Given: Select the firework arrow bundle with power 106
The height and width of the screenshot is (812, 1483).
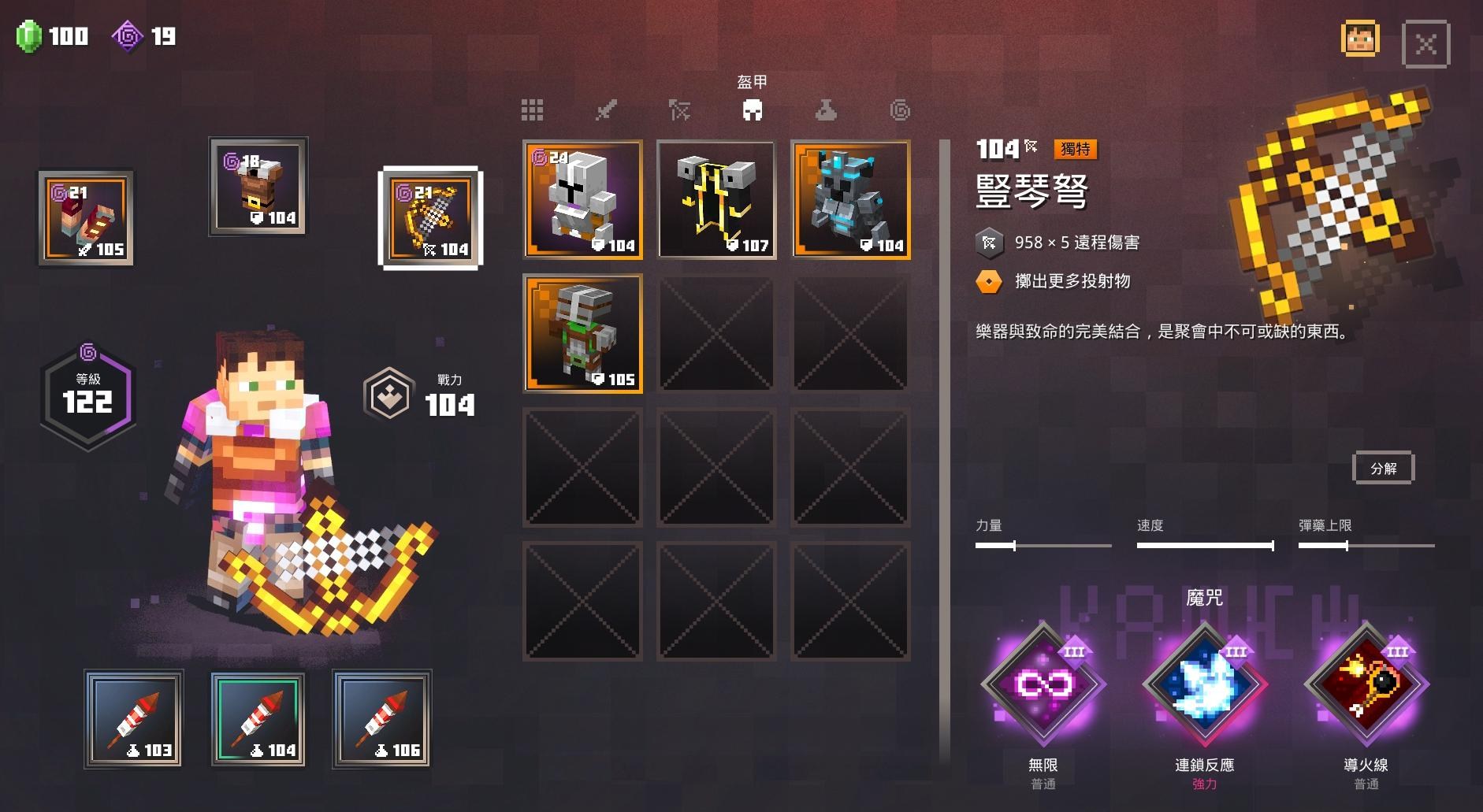Looking at the screenshot, I should coord(381,719).
